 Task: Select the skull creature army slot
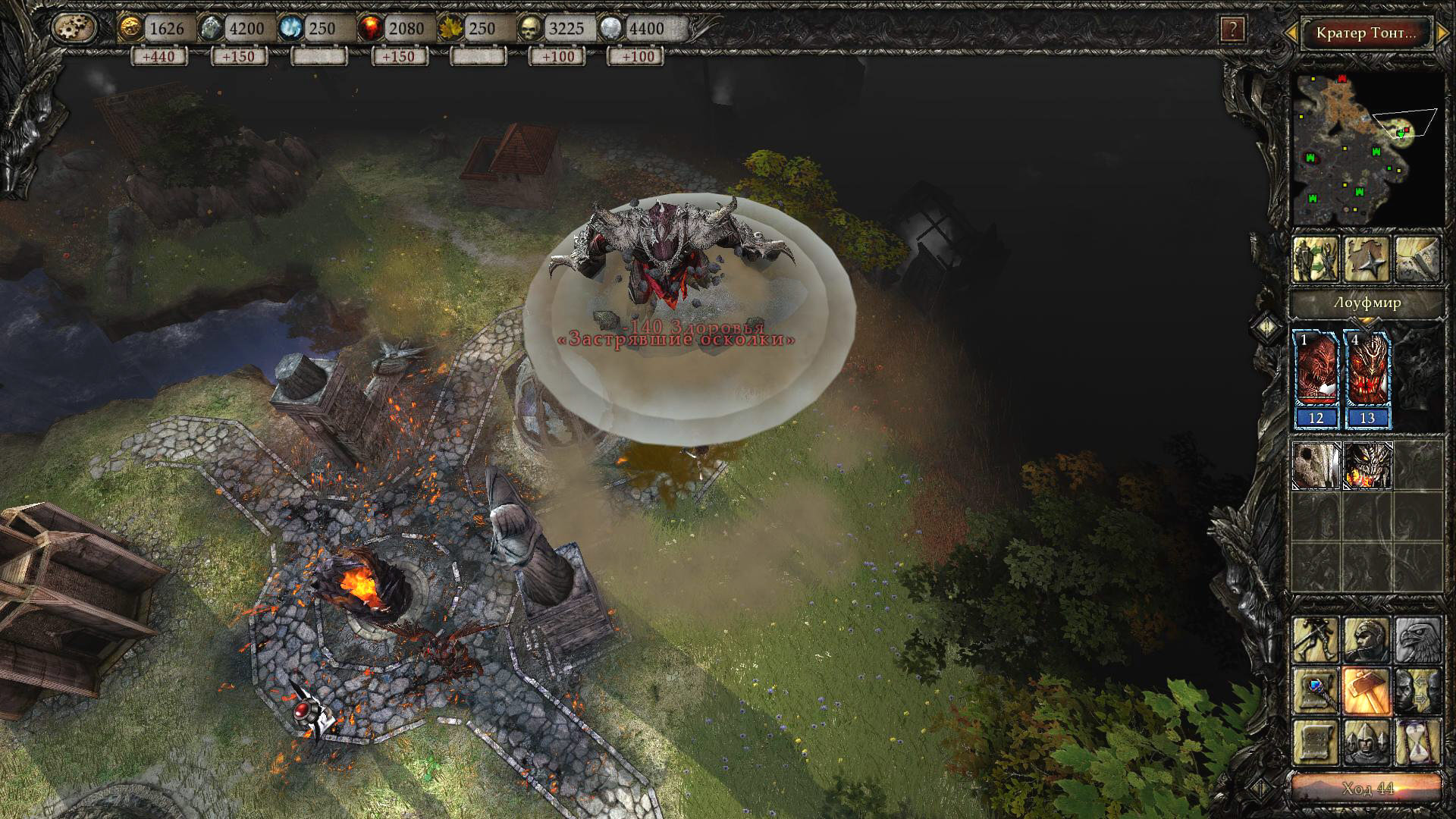pyautogui.click(x=1316, y=465)
